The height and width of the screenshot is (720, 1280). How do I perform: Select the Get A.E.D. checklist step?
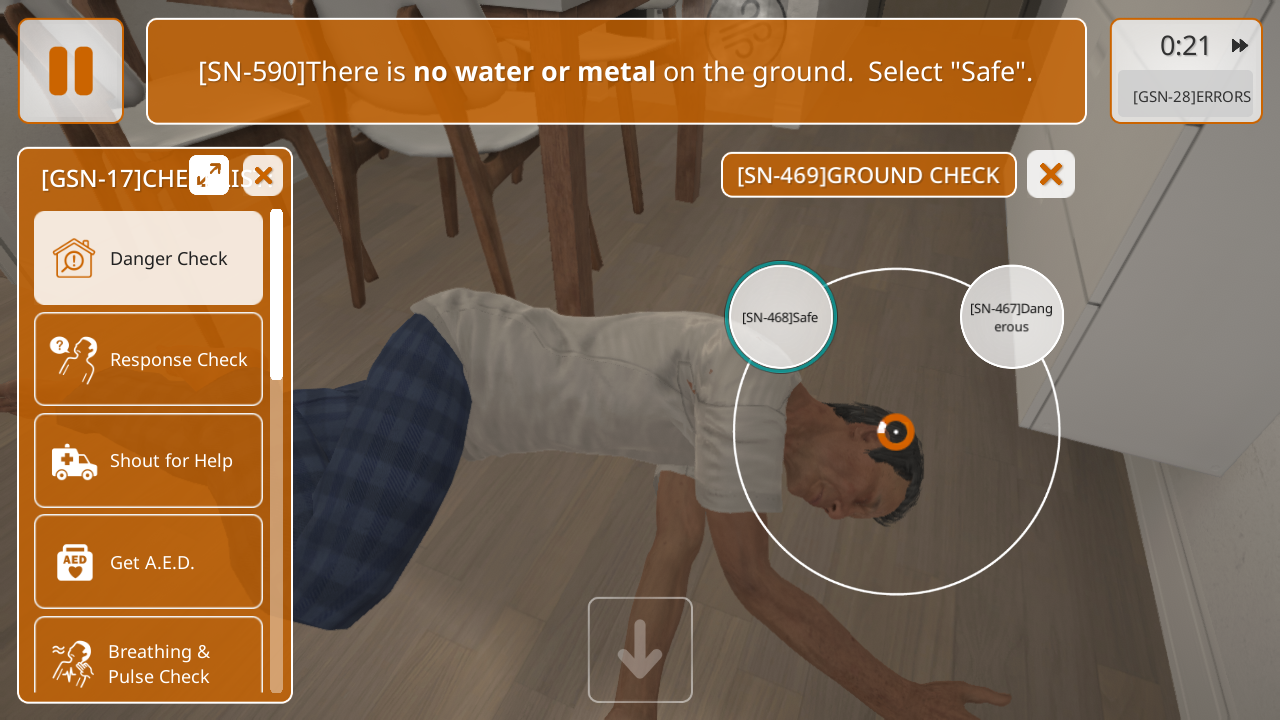(149, 561)
